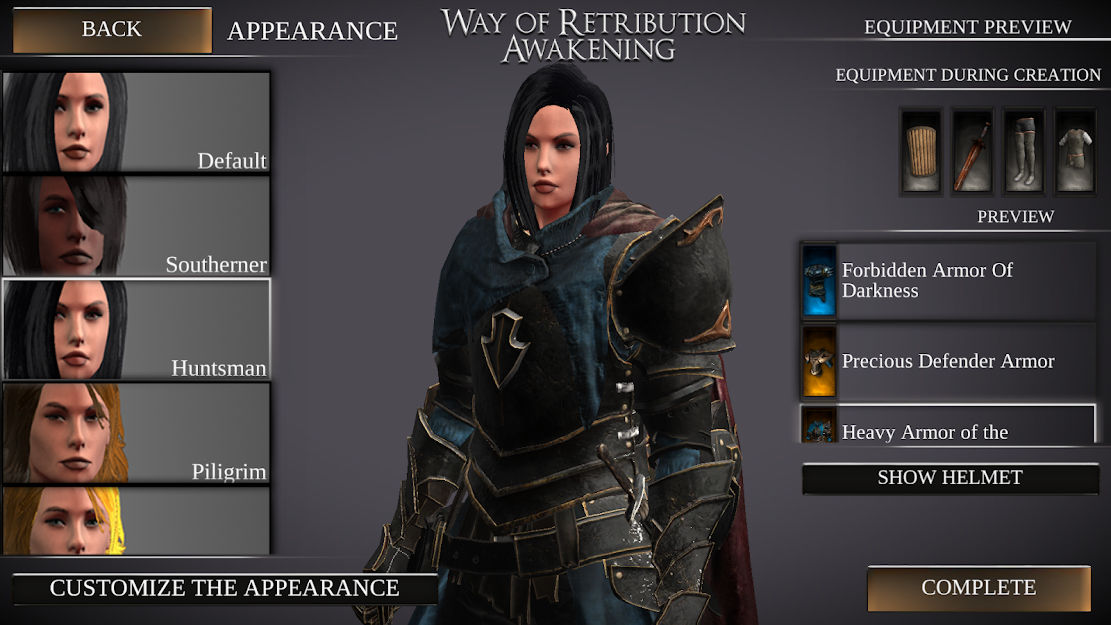Select the sword equipment slot
The image size is (1111, 625).
pyautogui.click(x=972, y=151)
